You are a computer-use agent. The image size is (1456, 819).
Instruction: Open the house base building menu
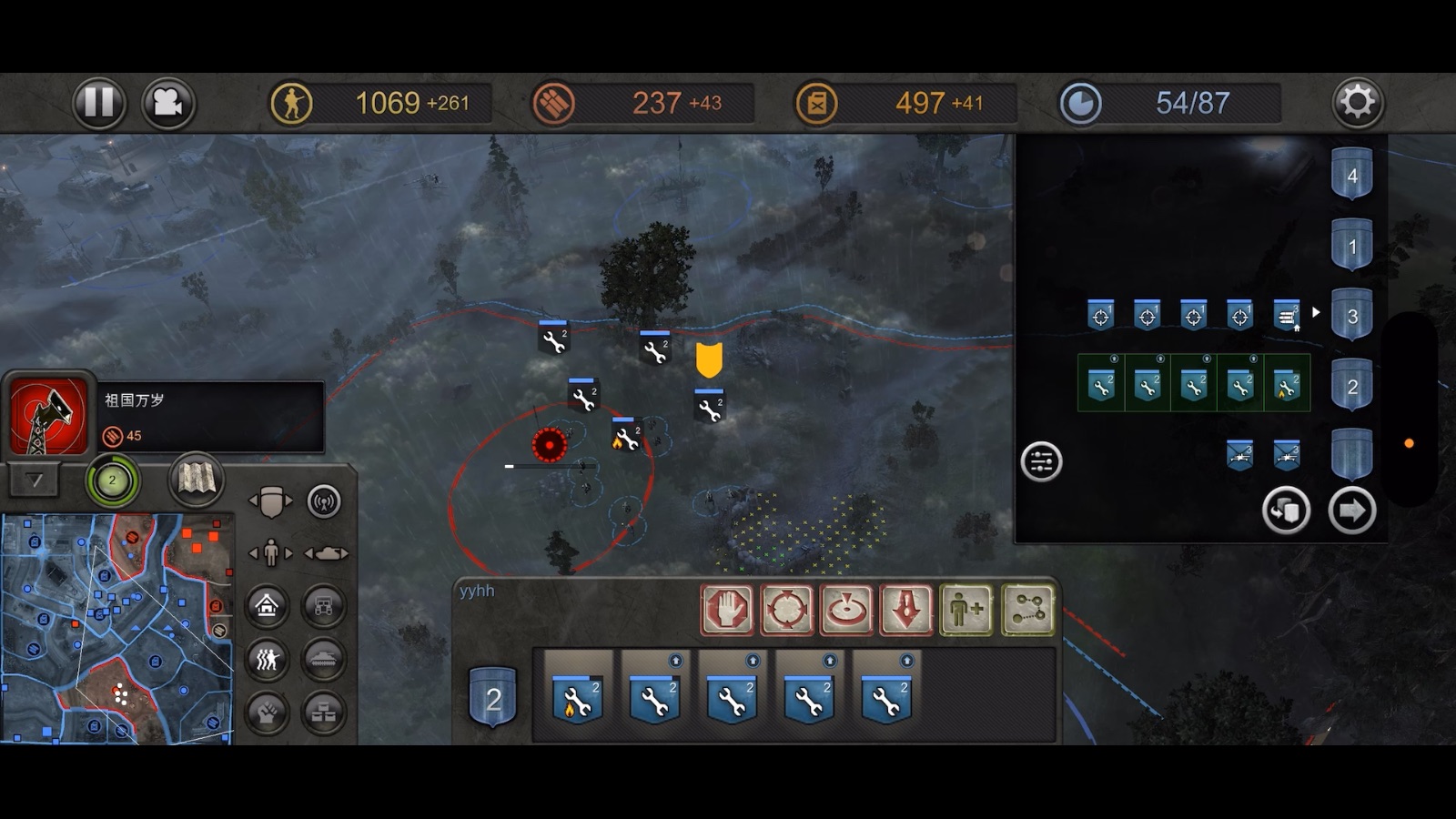point(267,605)
